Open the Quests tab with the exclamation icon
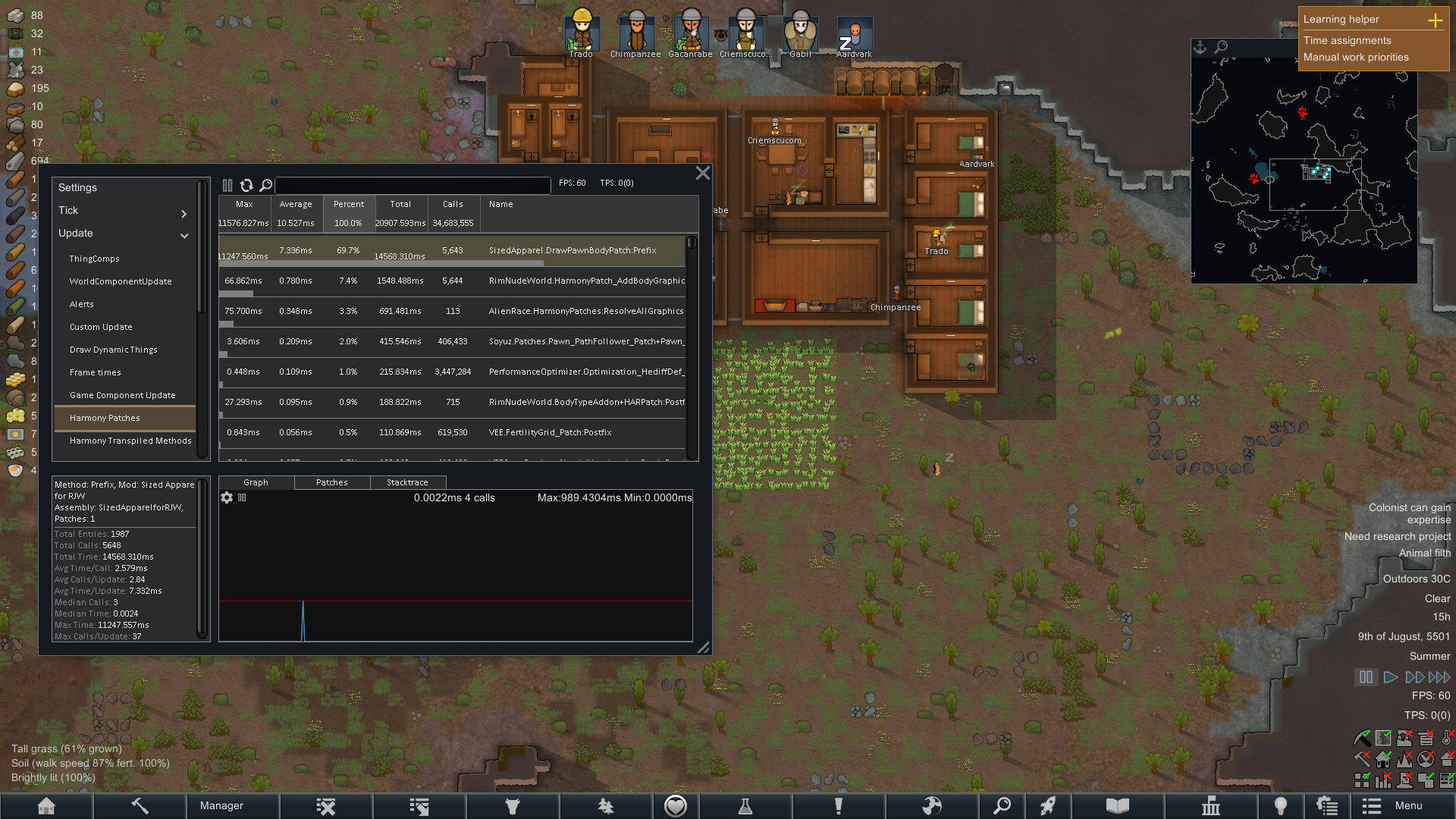1456x819 pixels. (x=838, y=805)
